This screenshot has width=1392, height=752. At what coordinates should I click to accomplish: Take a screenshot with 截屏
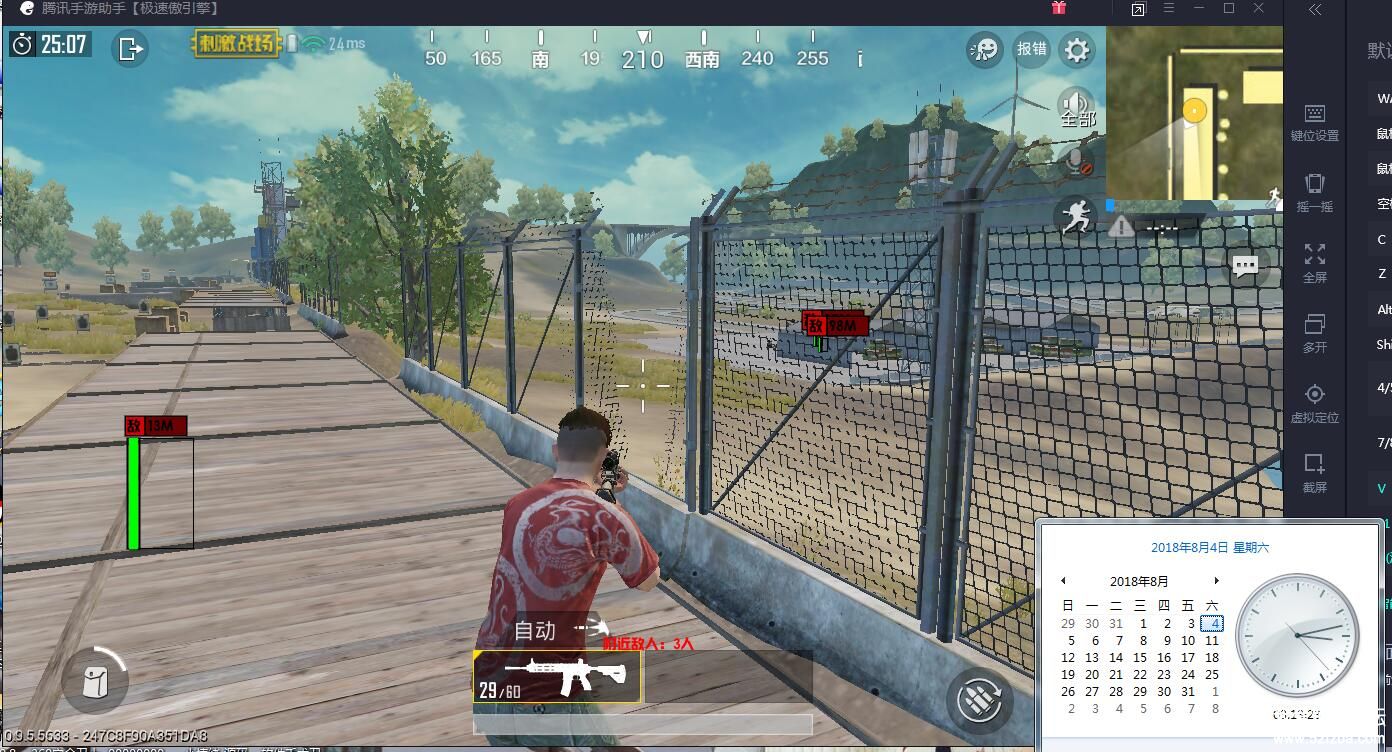(1314, 473)
